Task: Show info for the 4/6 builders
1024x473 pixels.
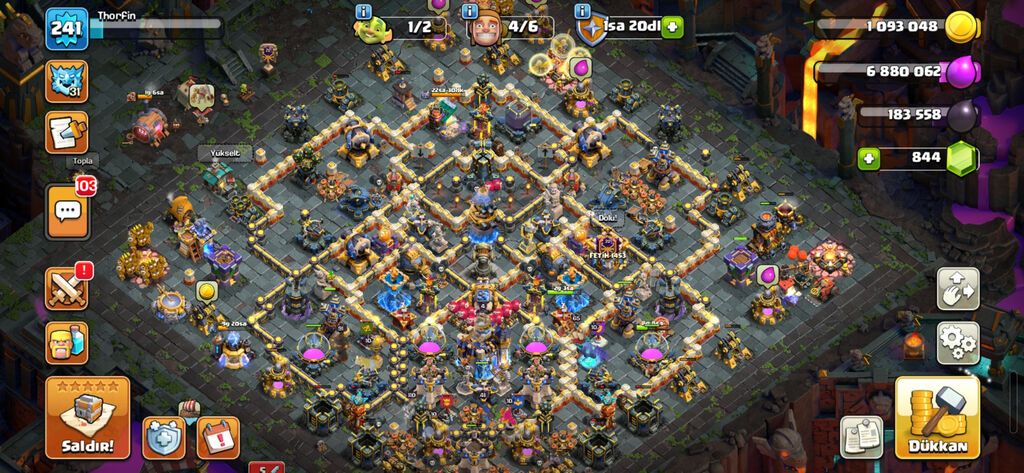Action: (x=470, y=12)
